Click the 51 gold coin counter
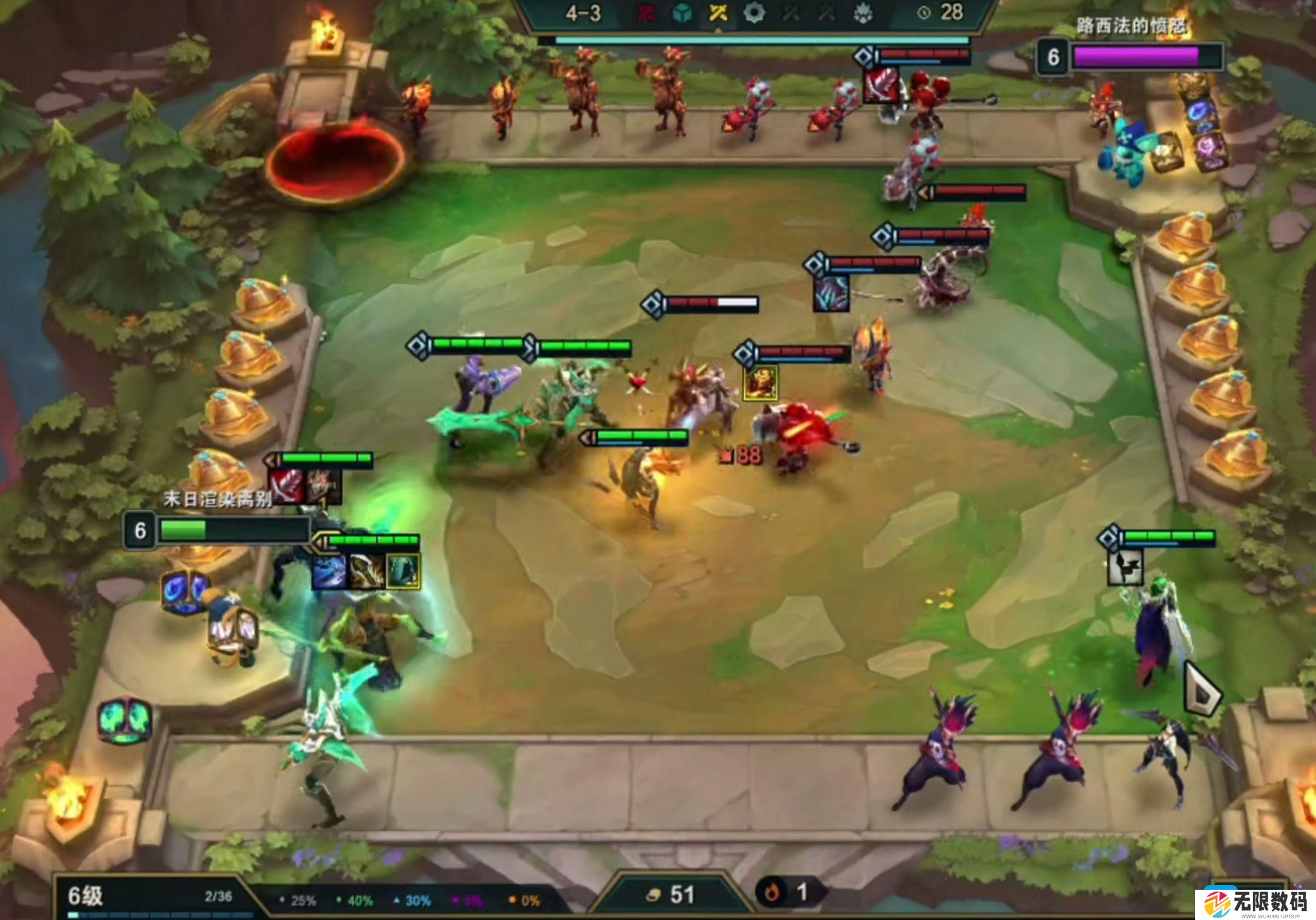This screenshot has width=1316, height=920. (672, 894)
